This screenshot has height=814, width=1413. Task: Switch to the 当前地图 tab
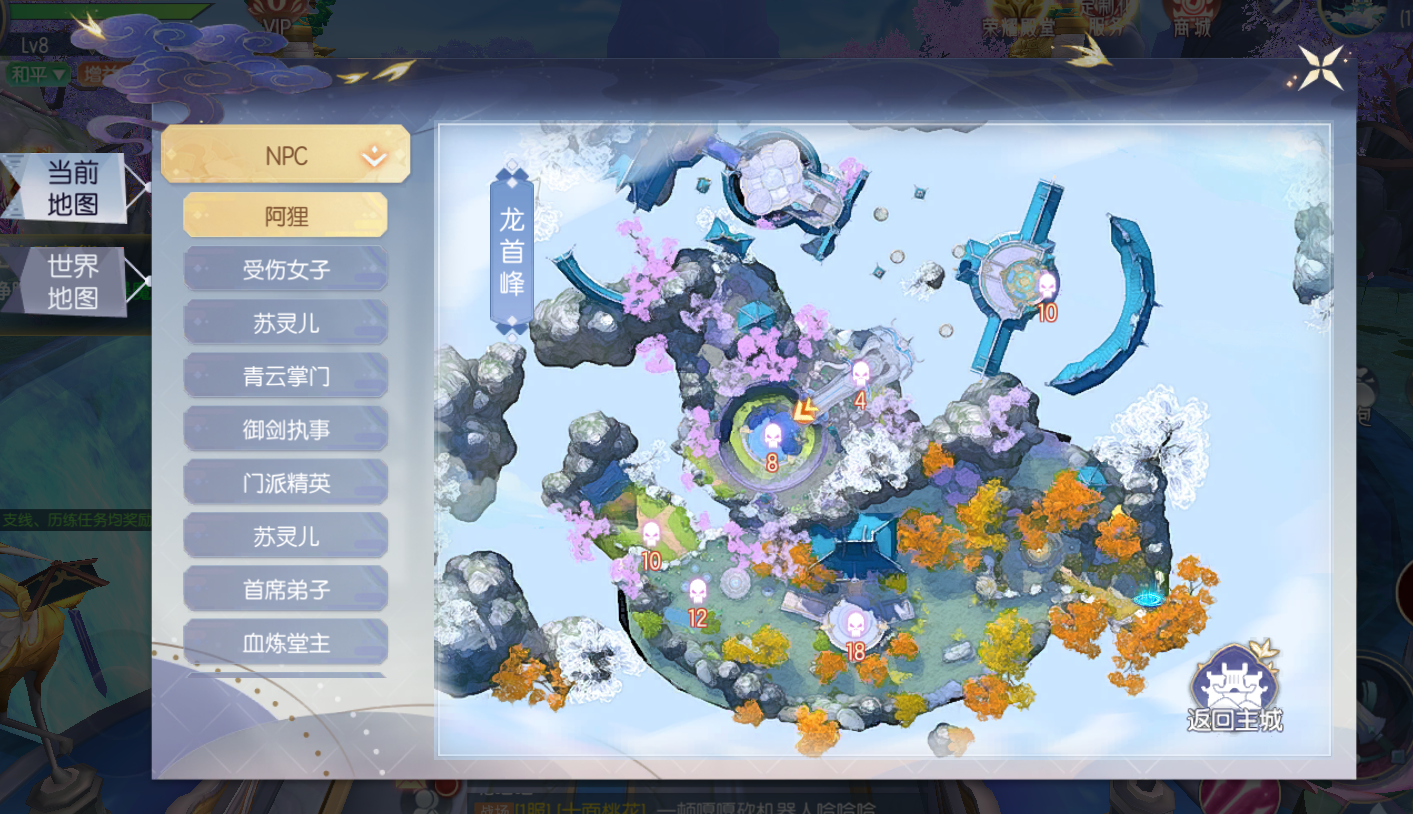tap(73, 188)
